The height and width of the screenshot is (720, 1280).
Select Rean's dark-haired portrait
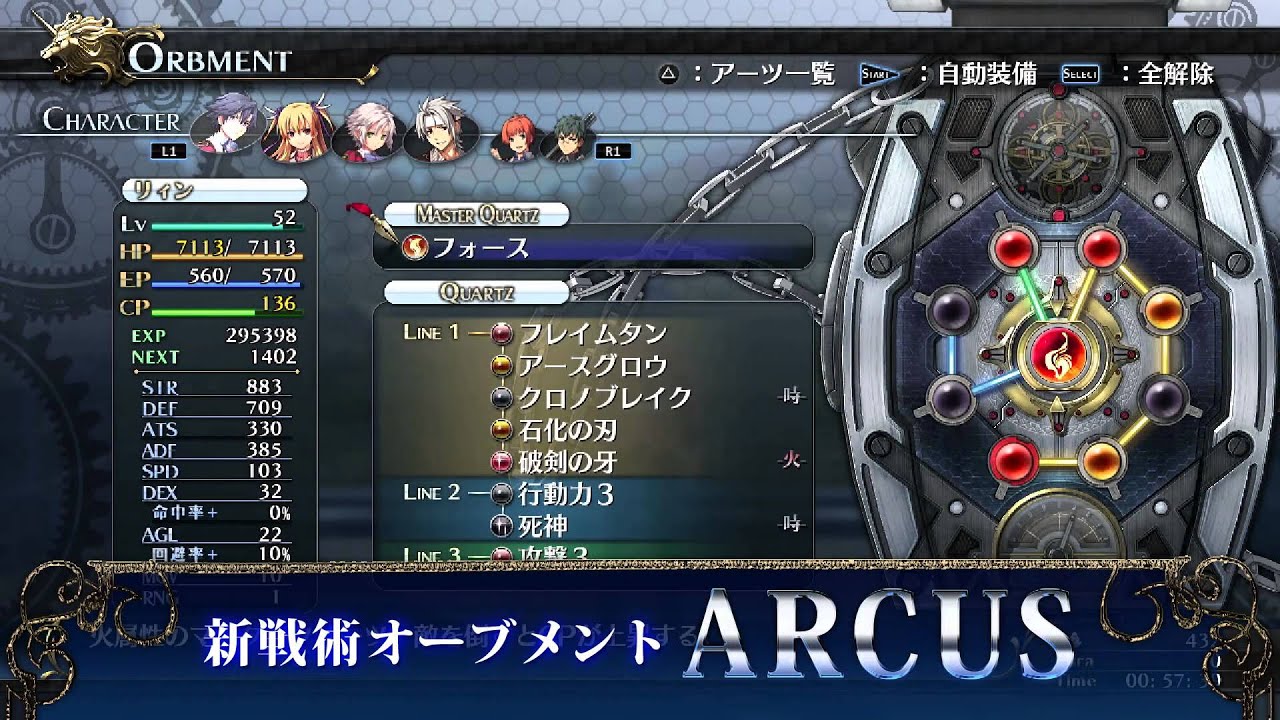[x=222, y=125]
